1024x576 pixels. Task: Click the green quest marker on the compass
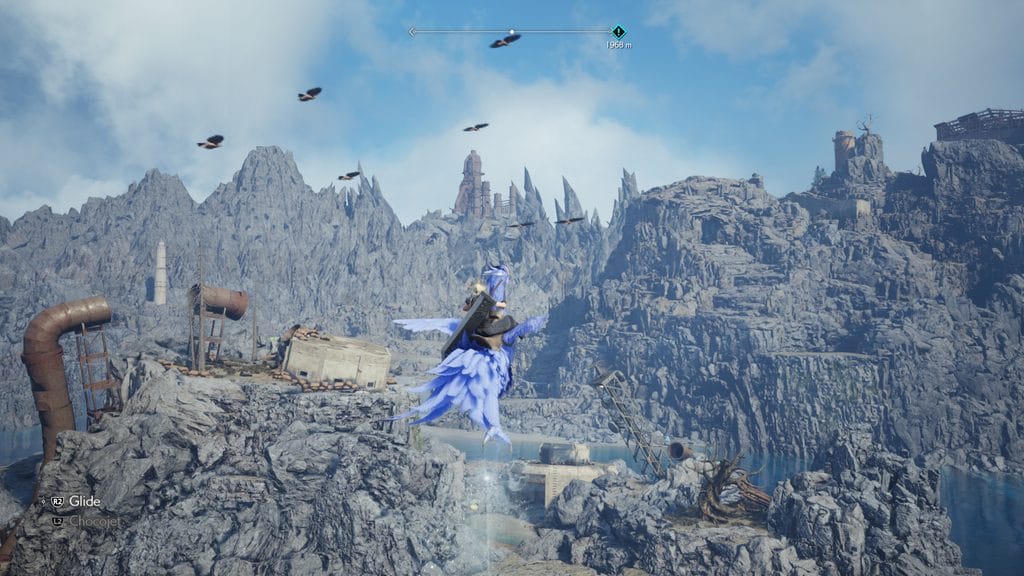click(x=618, y=32)
